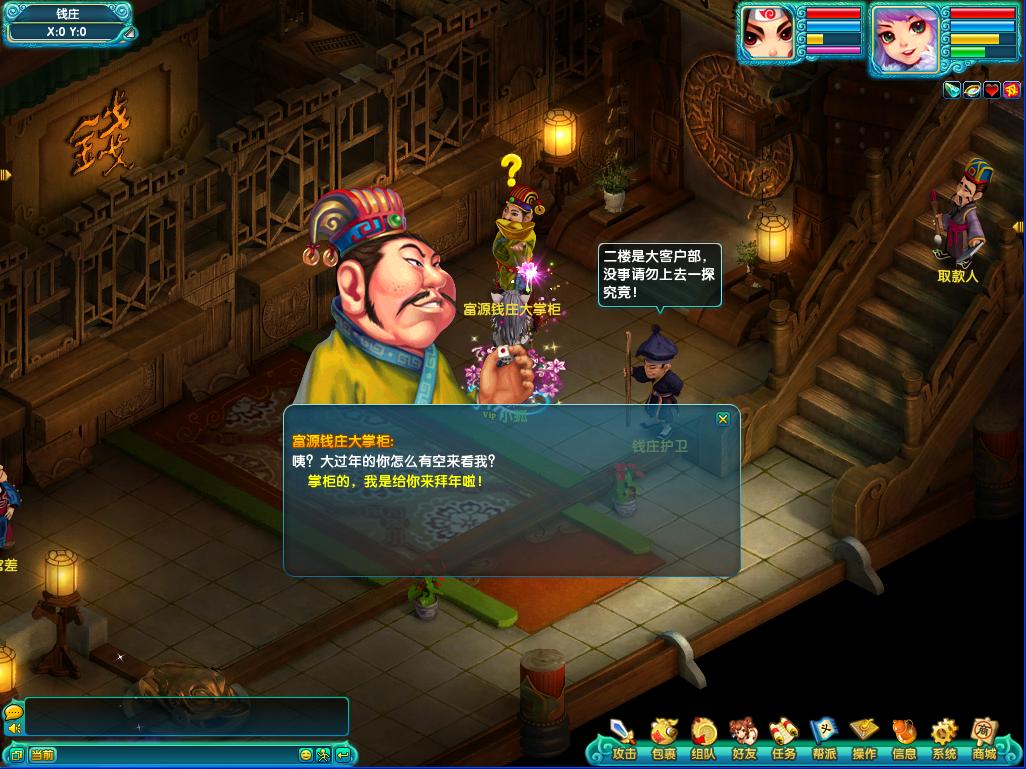Open the smiley emoticon picker
1026x769 pixels.
306,755
